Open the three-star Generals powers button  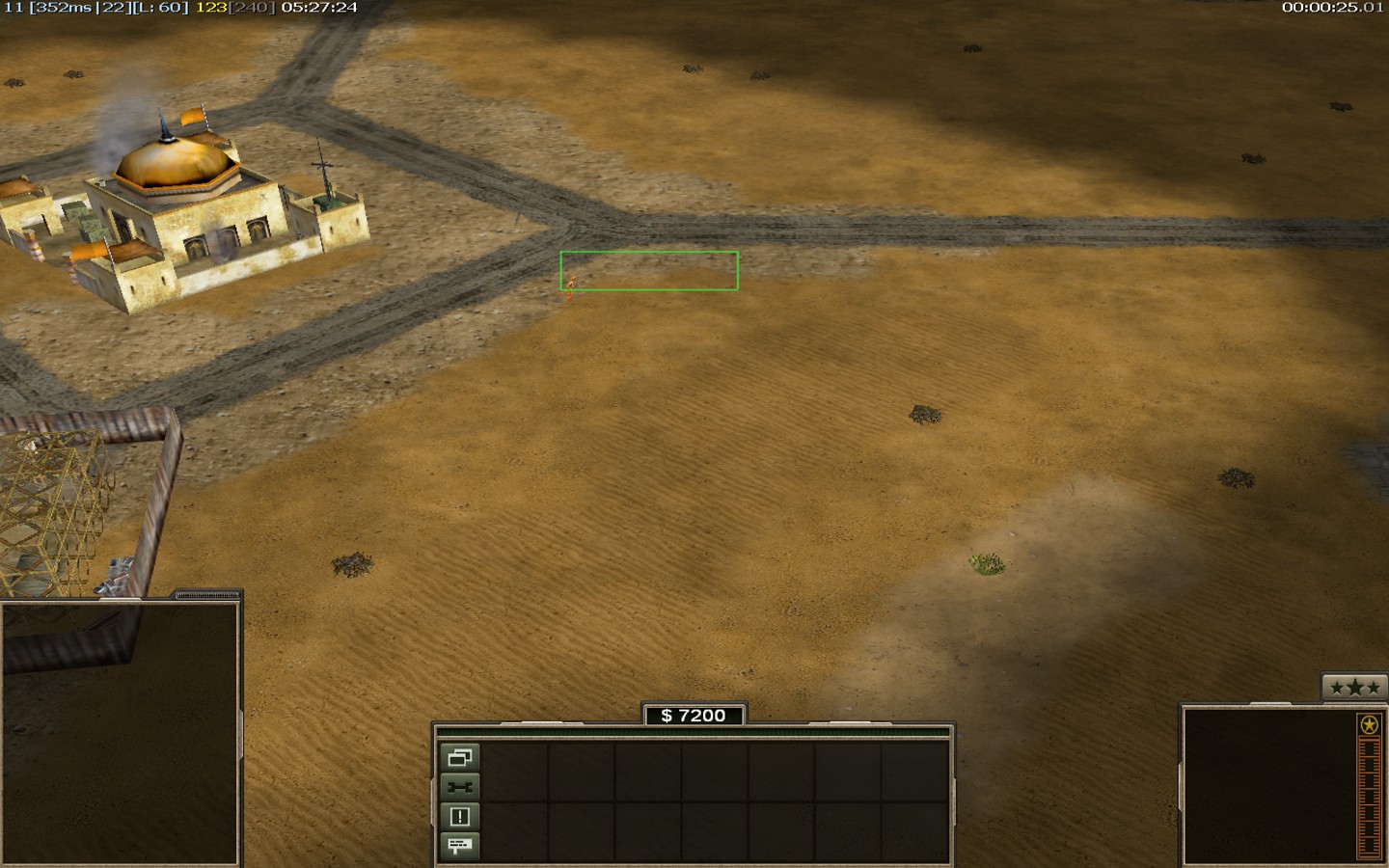click(1354, 688)
